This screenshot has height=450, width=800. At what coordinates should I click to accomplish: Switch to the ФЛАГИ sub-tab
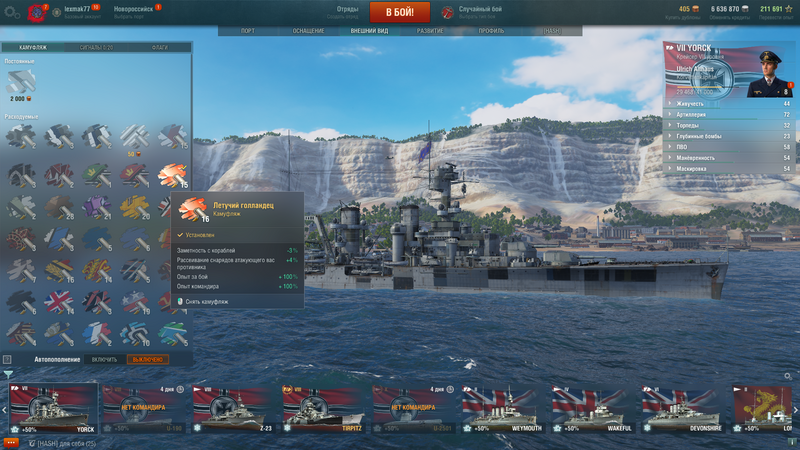pos(159,47)
